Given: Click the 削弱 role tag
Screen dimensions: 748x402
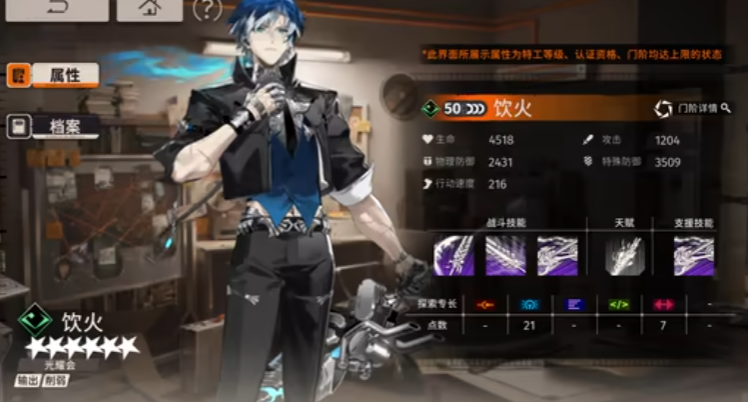Looking at the screenshot, I should [56, 381].
